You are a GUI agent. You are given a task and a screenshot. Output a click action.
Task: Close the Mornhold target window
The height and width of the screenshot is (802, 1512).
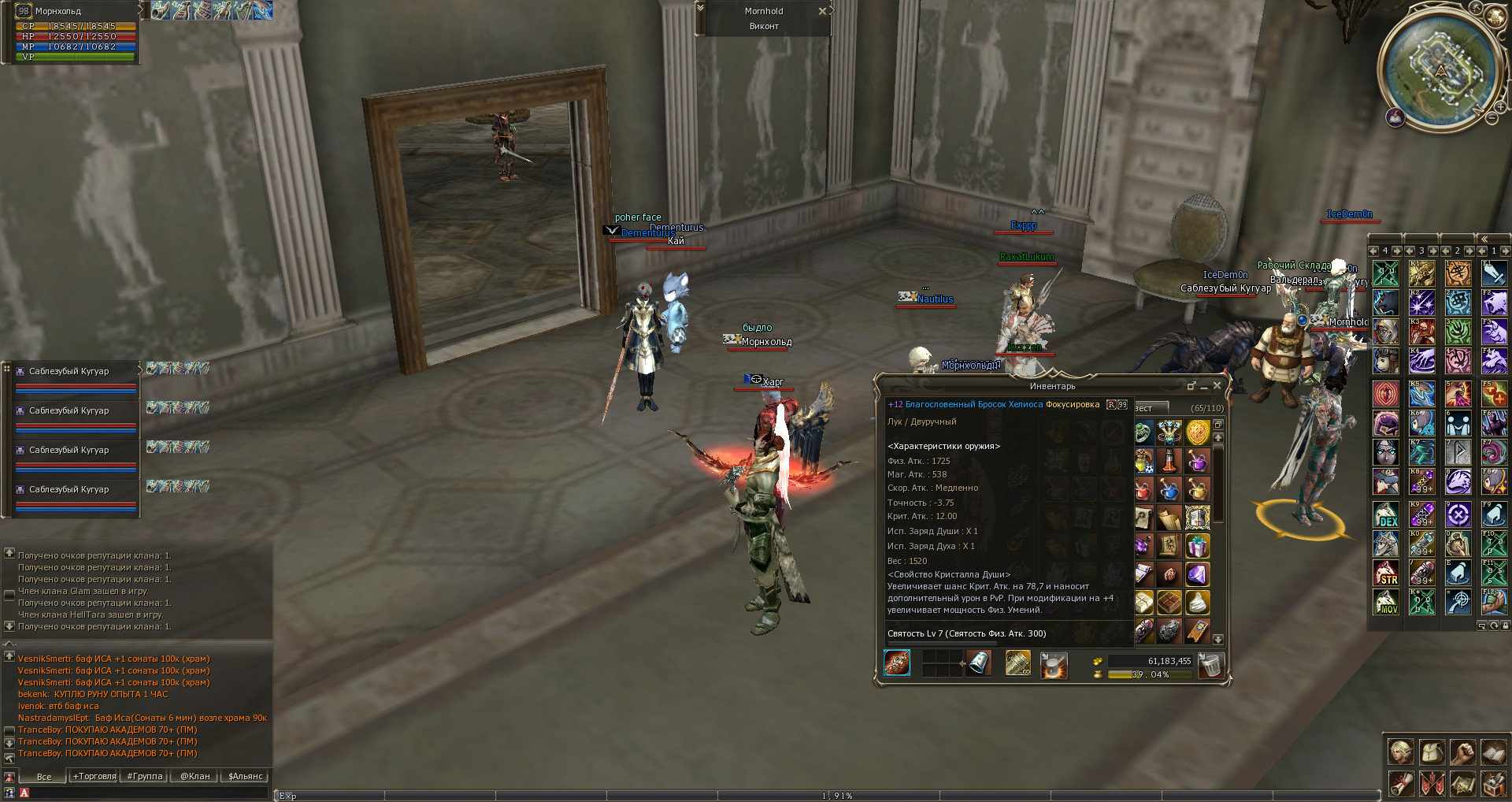pos(822,11)
